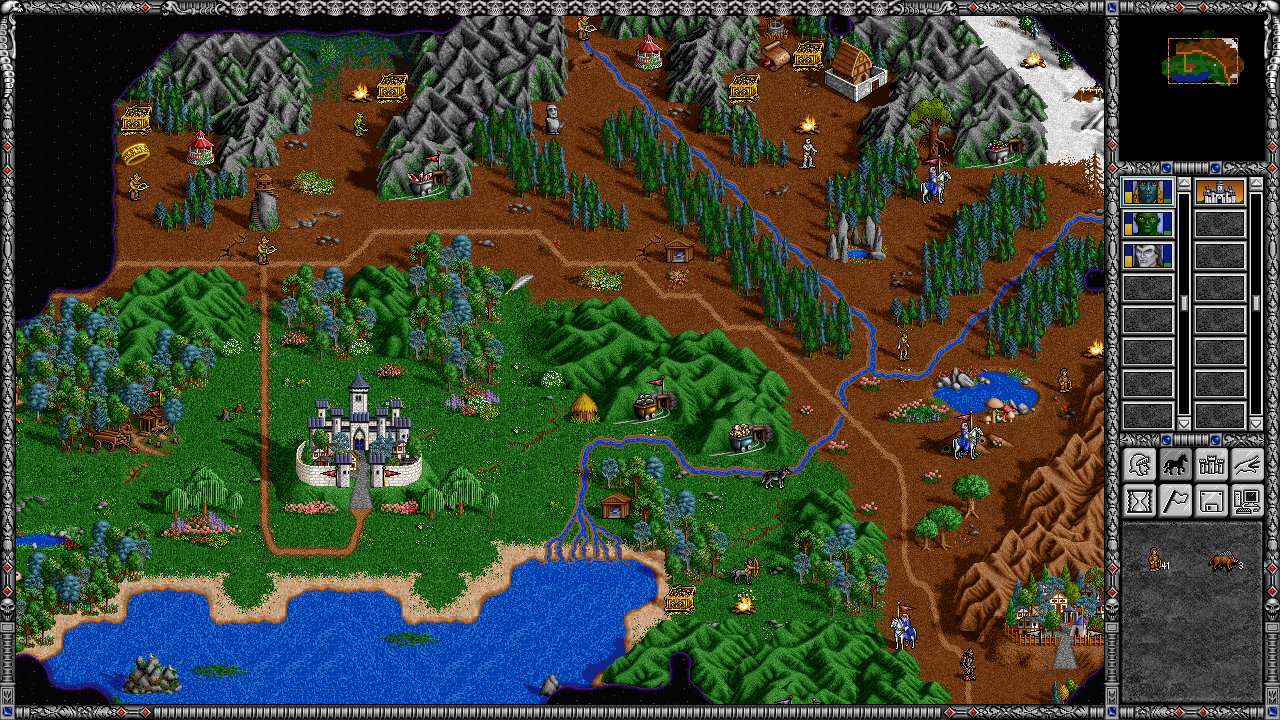1280x720 pixels.
Task: Select the green-faced hero portrait
Action: [x=1150, y=223]
